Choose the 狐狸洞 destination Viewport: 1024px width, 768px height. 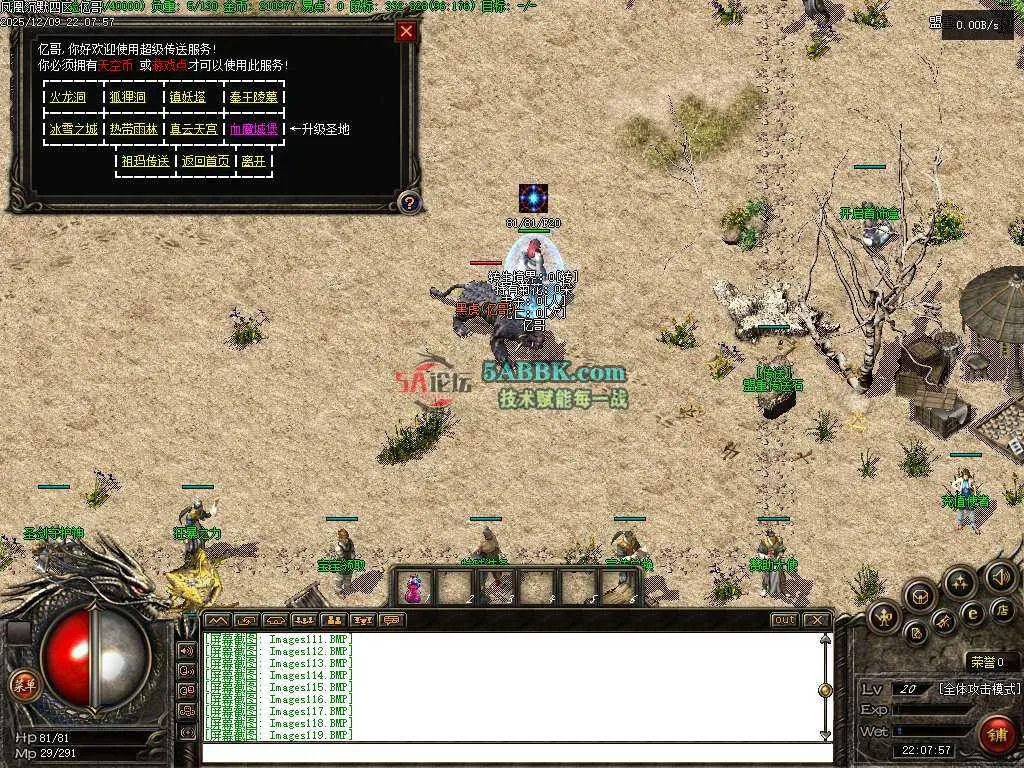click(x=127, y=97)
